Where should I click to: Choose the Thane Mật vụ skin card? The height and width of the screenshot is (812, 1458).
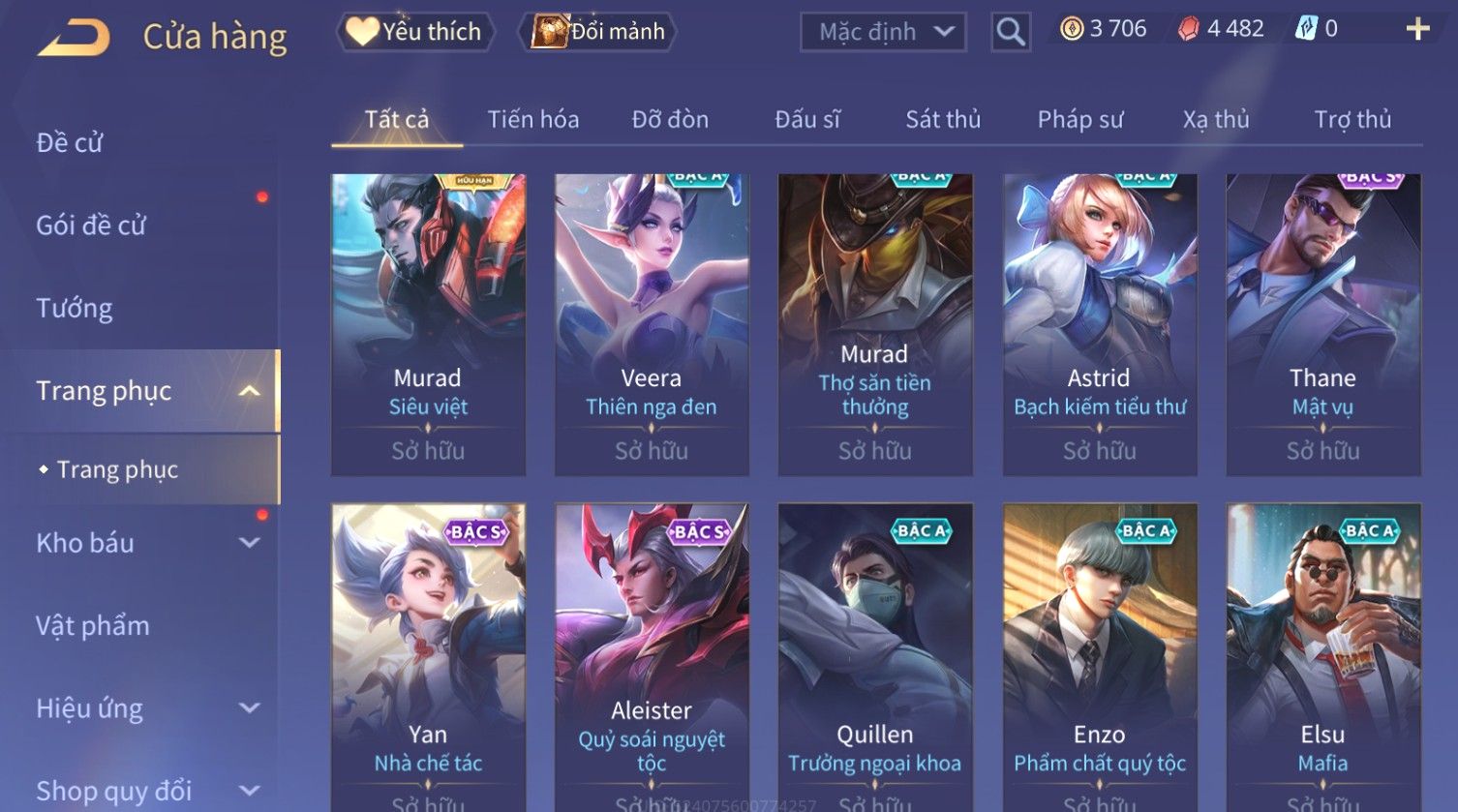point(1322,324)
